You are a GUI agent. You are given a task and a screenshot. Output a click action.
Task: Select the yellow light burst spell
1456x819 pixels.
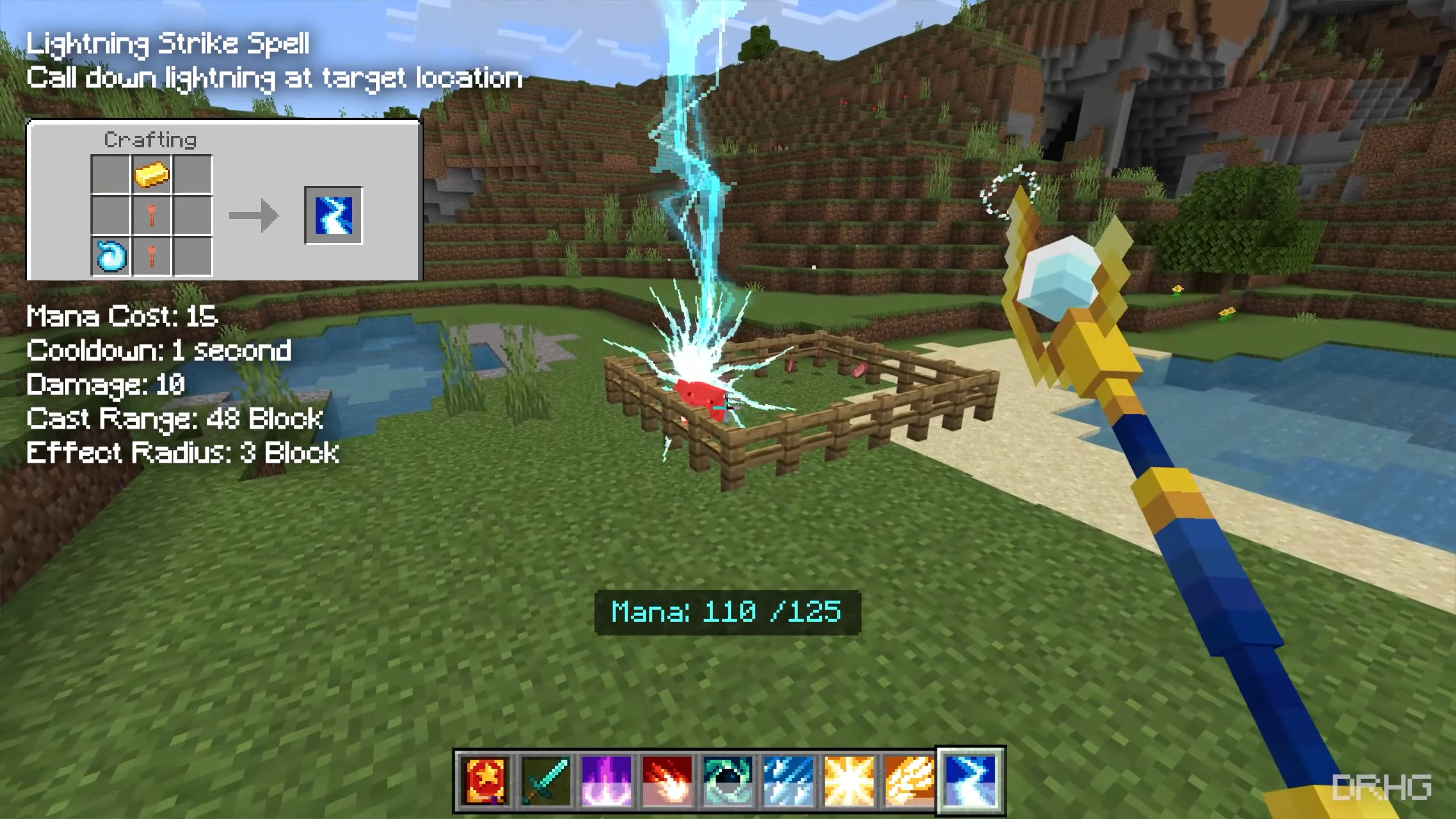(x=849, y=781)
